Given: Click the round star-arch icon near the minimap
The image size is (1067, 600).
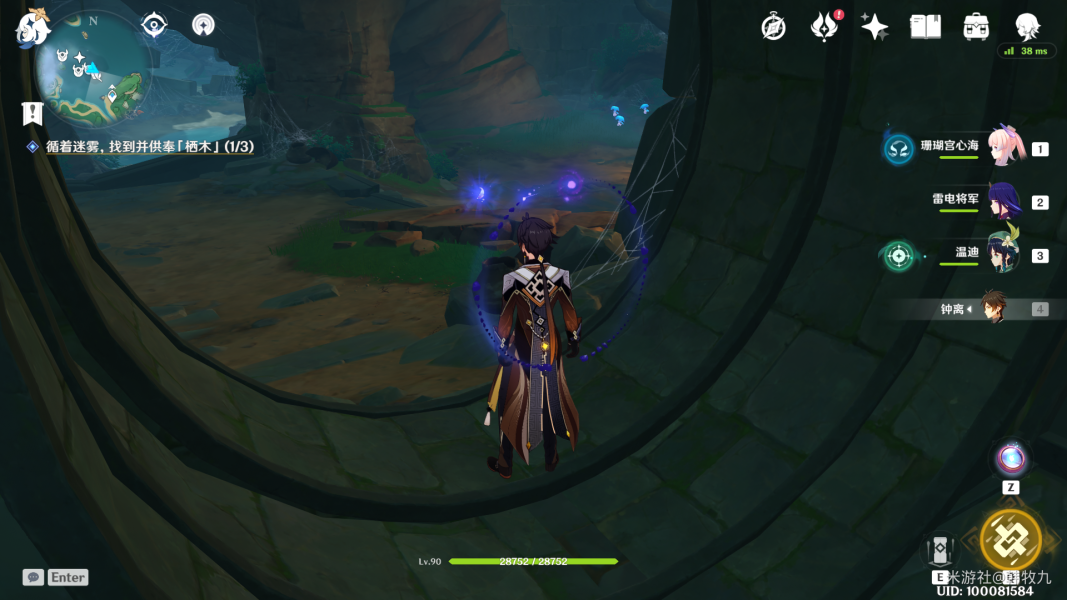Looking at the screenshot, I should click(x=203, y=25).
